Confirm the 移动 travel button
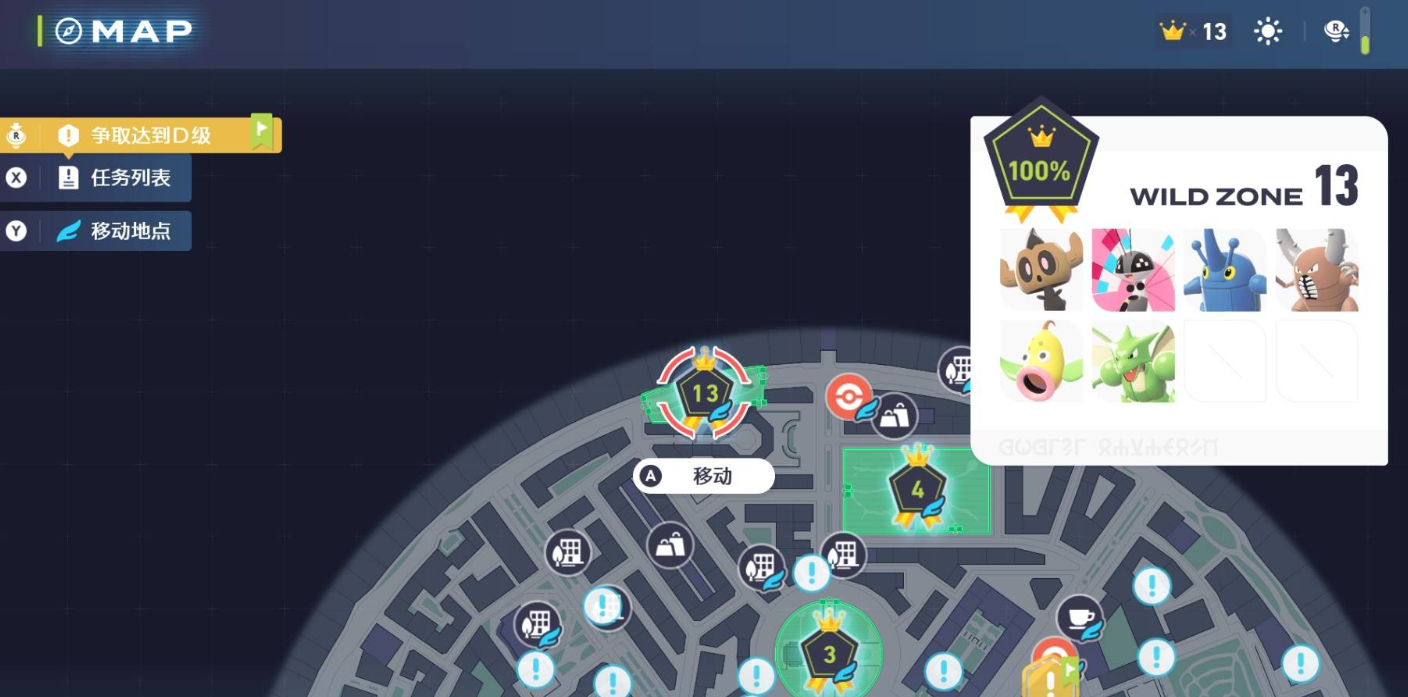Screen dimensions: 1408x697 tap(704, 476)
